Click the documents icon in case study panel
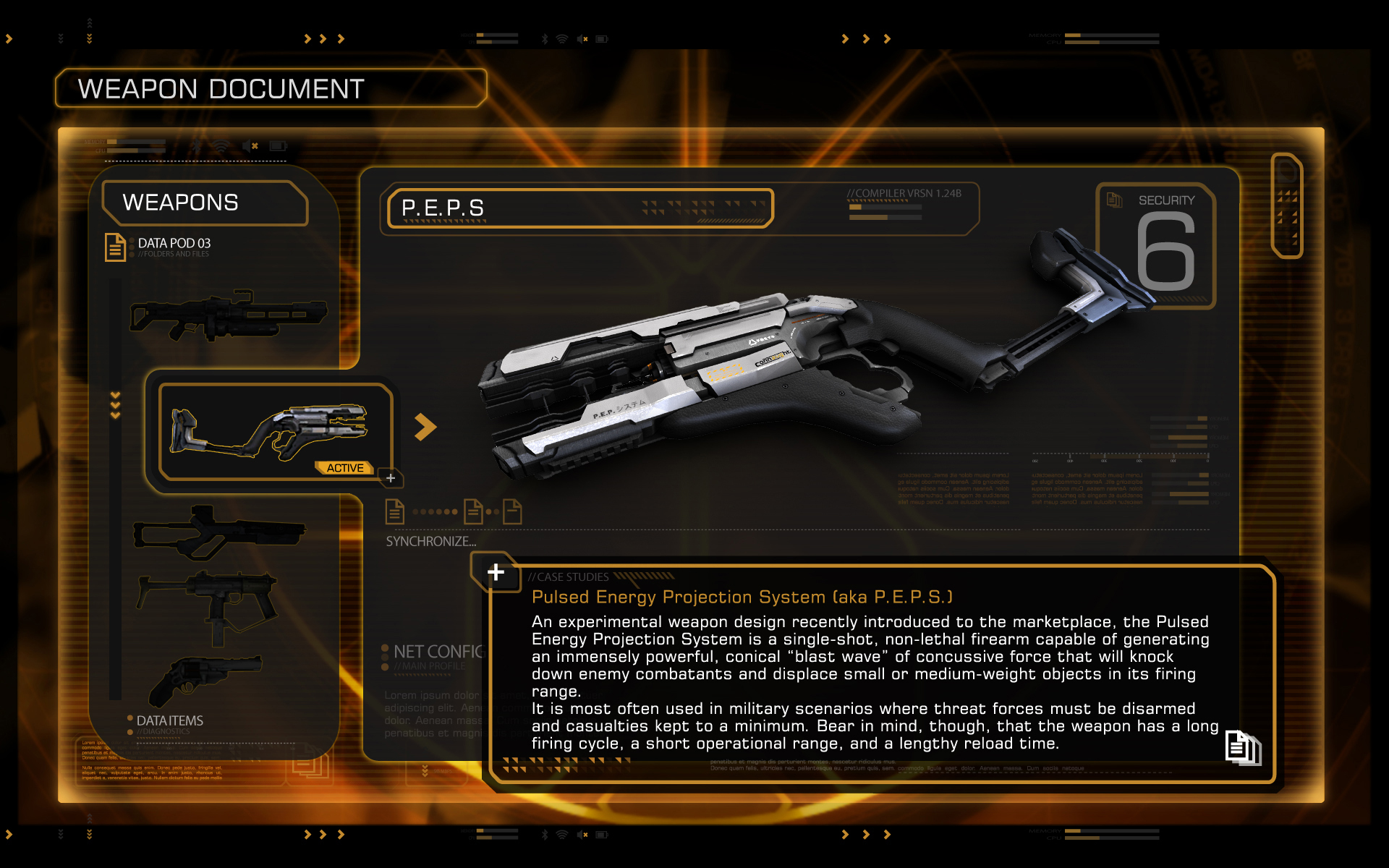Screen dimensions: 1389x868 pyautogui.click(x=1242, y=747)
